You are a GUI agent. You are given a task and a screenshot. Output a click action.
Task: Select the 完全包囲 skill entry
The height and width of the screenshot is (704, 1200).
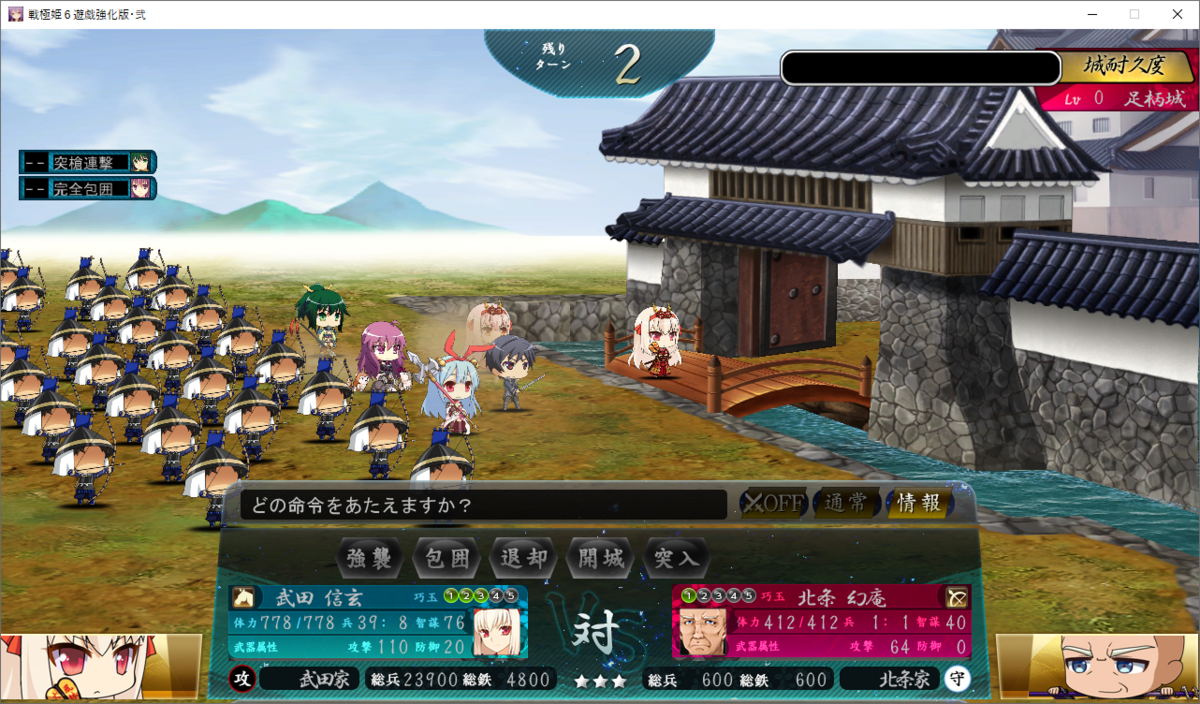point(88,188)
